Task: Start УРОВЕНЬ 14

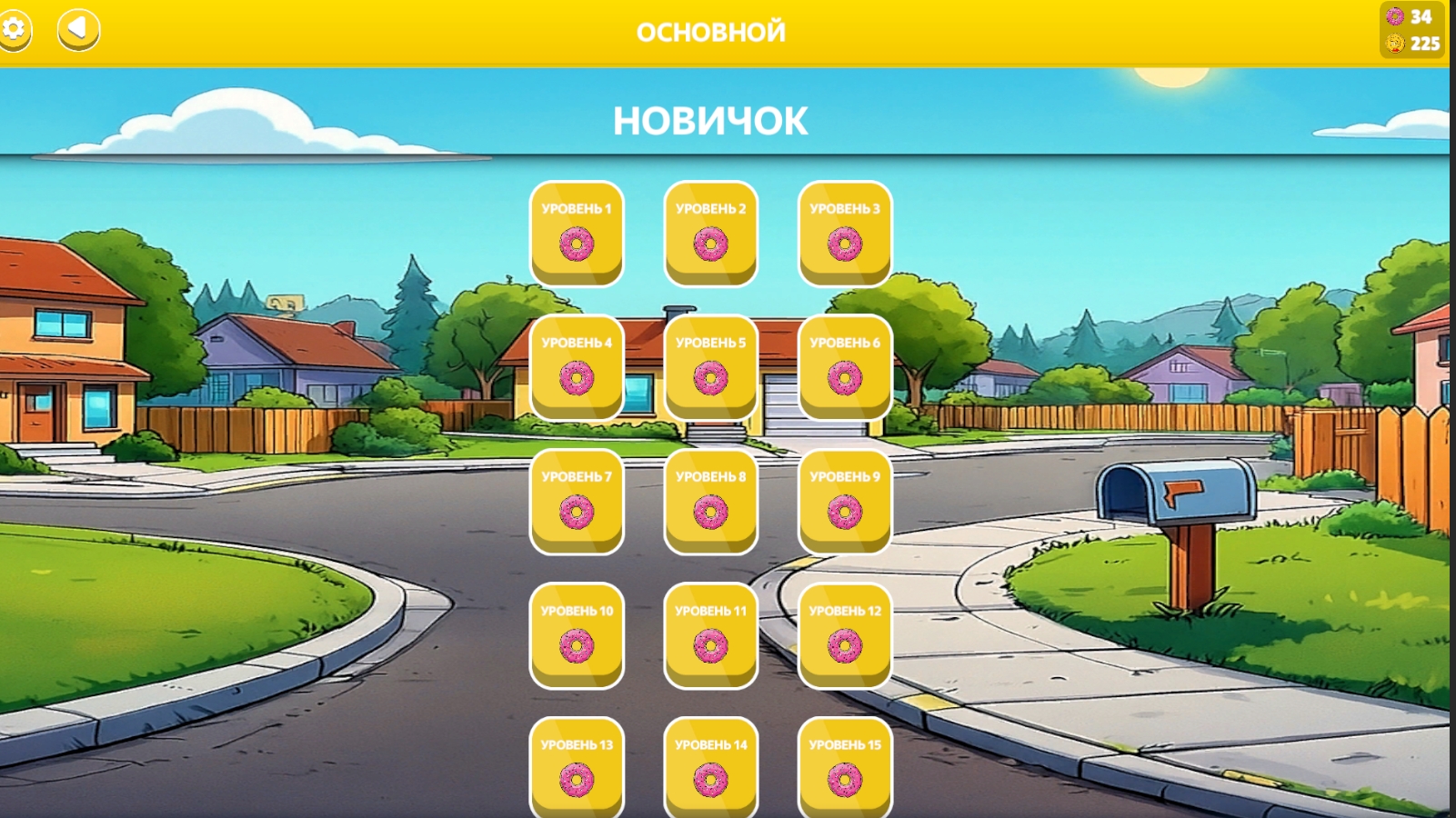Action: pyautogui.click(x=710, y=768)
